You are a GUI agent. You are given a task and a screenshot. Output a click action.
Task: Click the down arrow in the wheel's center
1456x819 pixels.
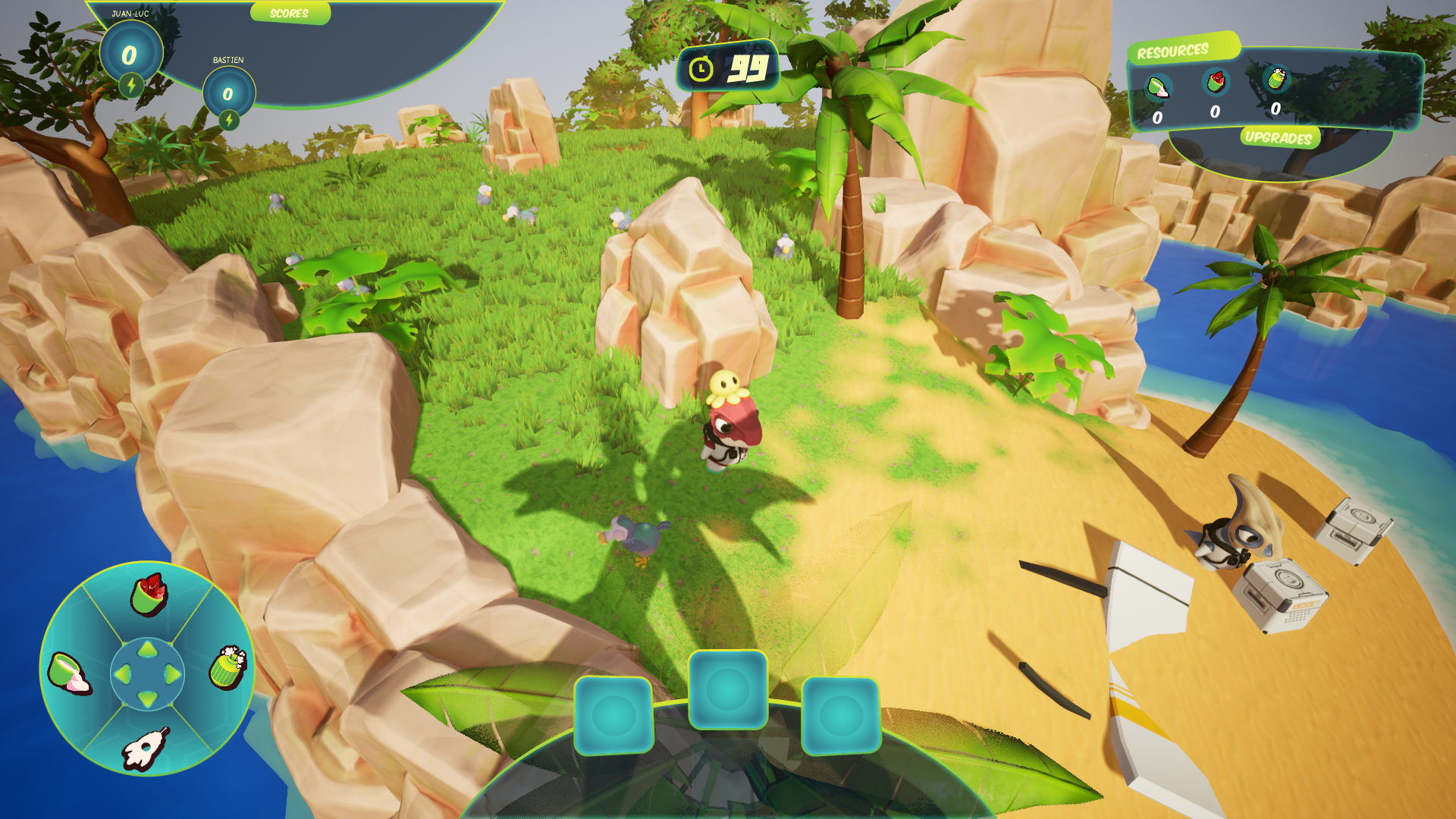148,698
